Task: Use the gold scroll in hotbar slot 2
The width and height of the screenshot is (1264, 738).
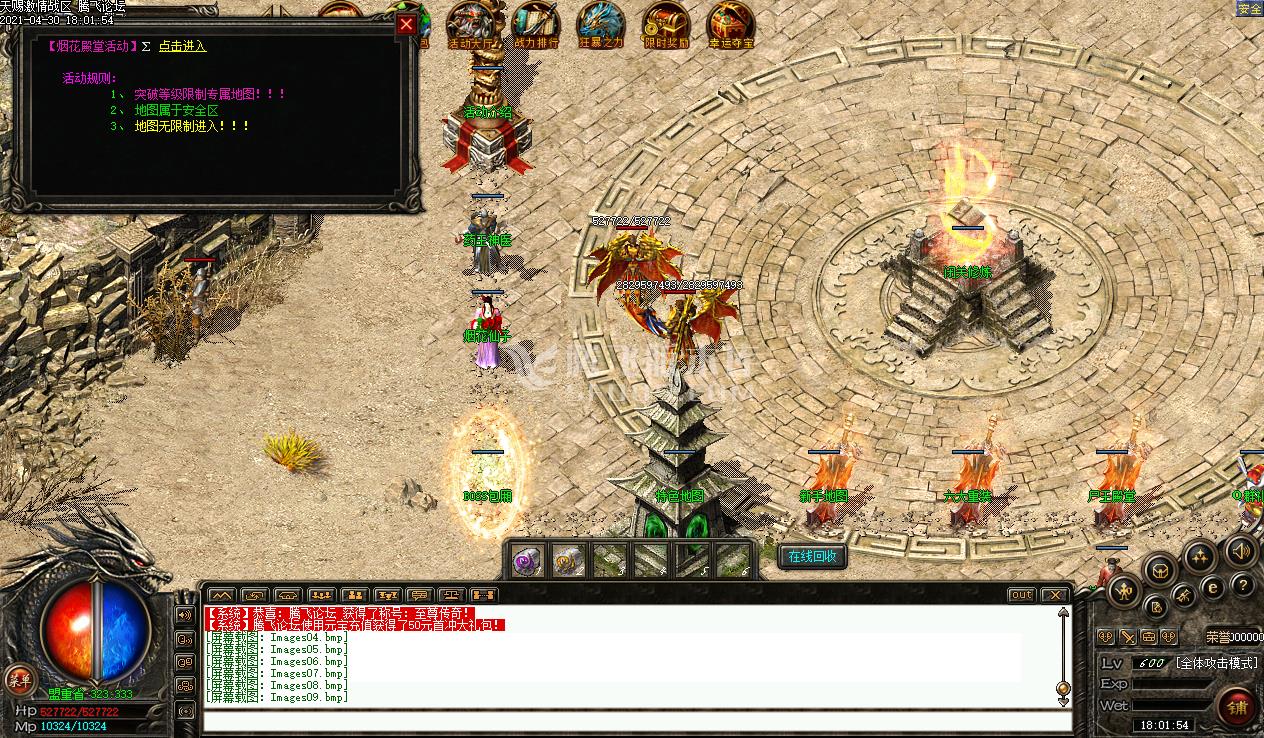Action: [569, 561]
